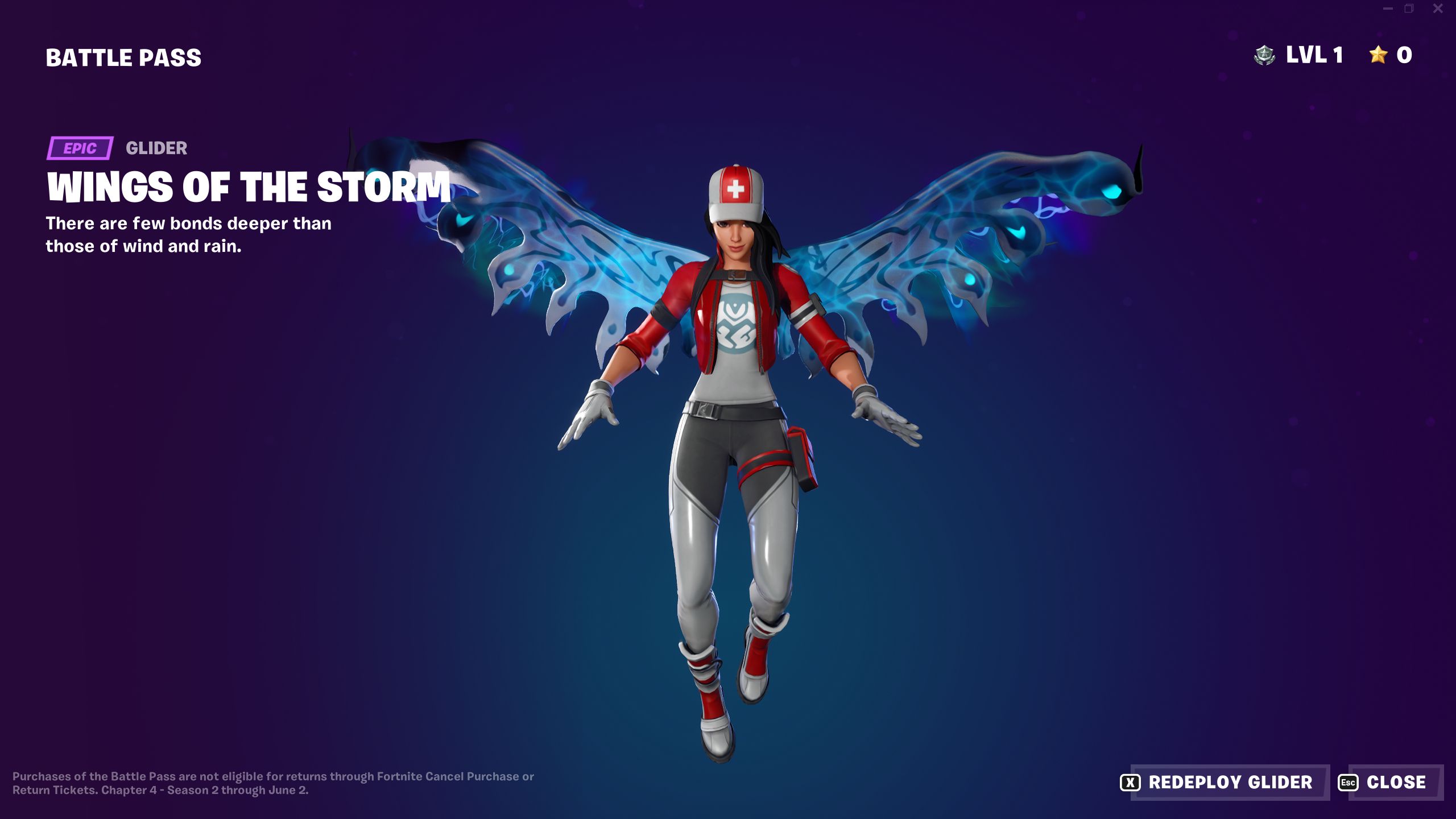Restore down the Fortnite window
The width and height of the screenshot is (1456, 819).
(x=1409, y=9)
